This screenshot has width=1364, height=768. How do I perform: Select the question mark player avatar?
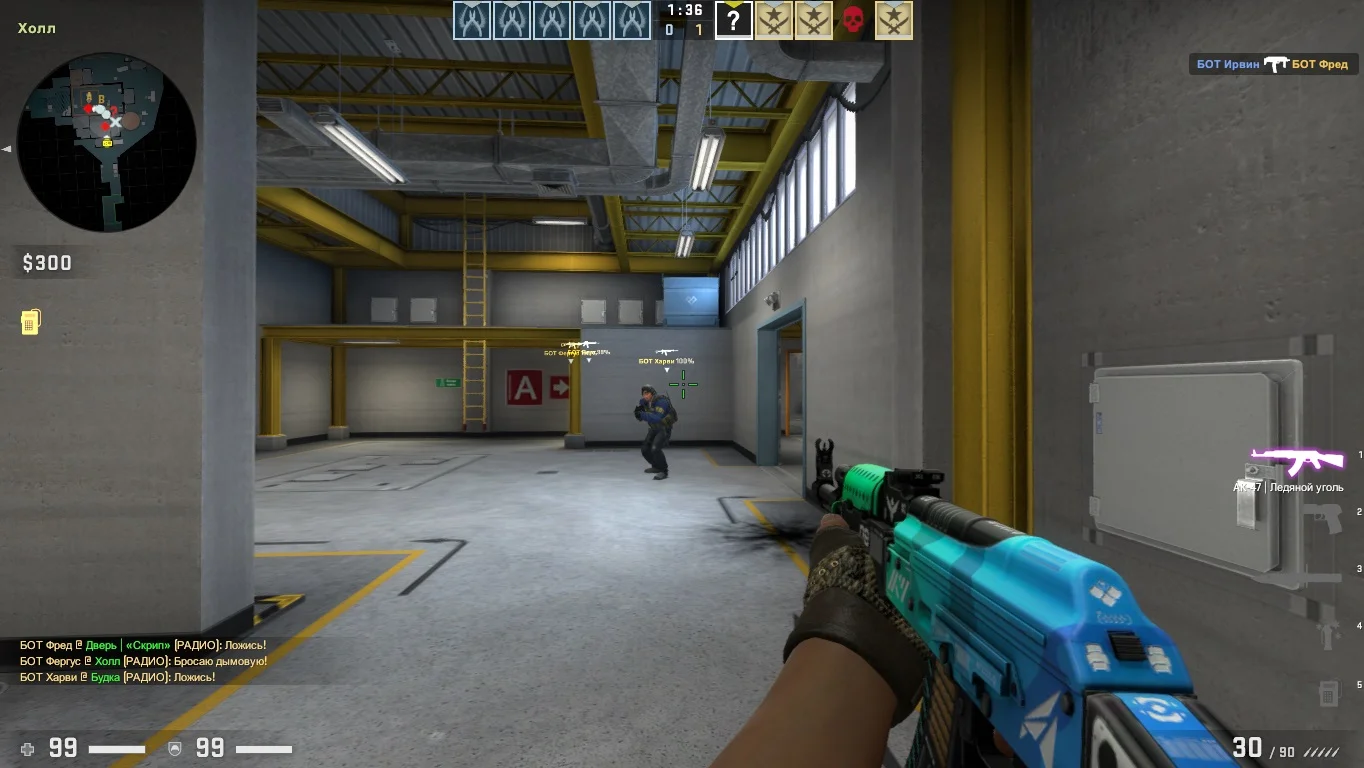tap(733, 20)
